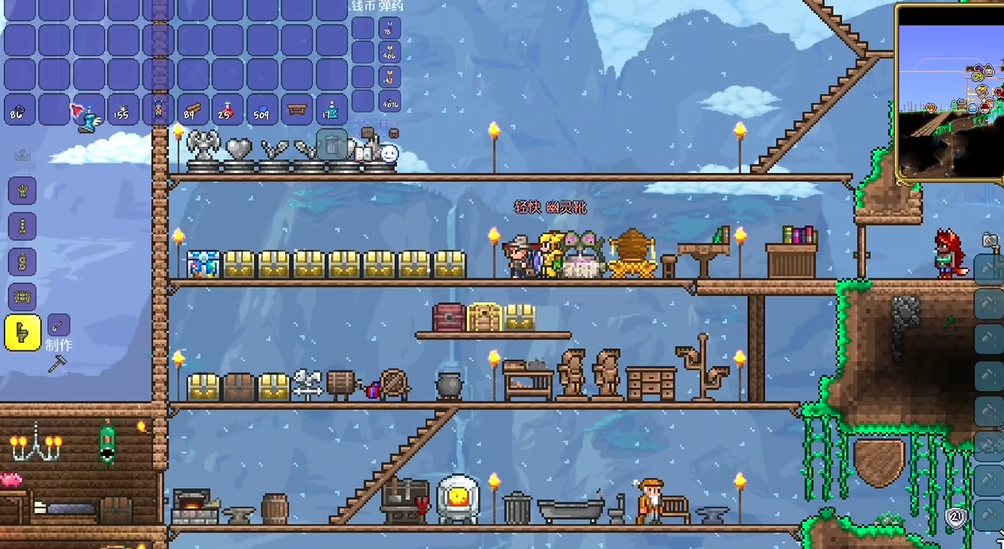Select the candelabra crafting recipe

point(22,190)
